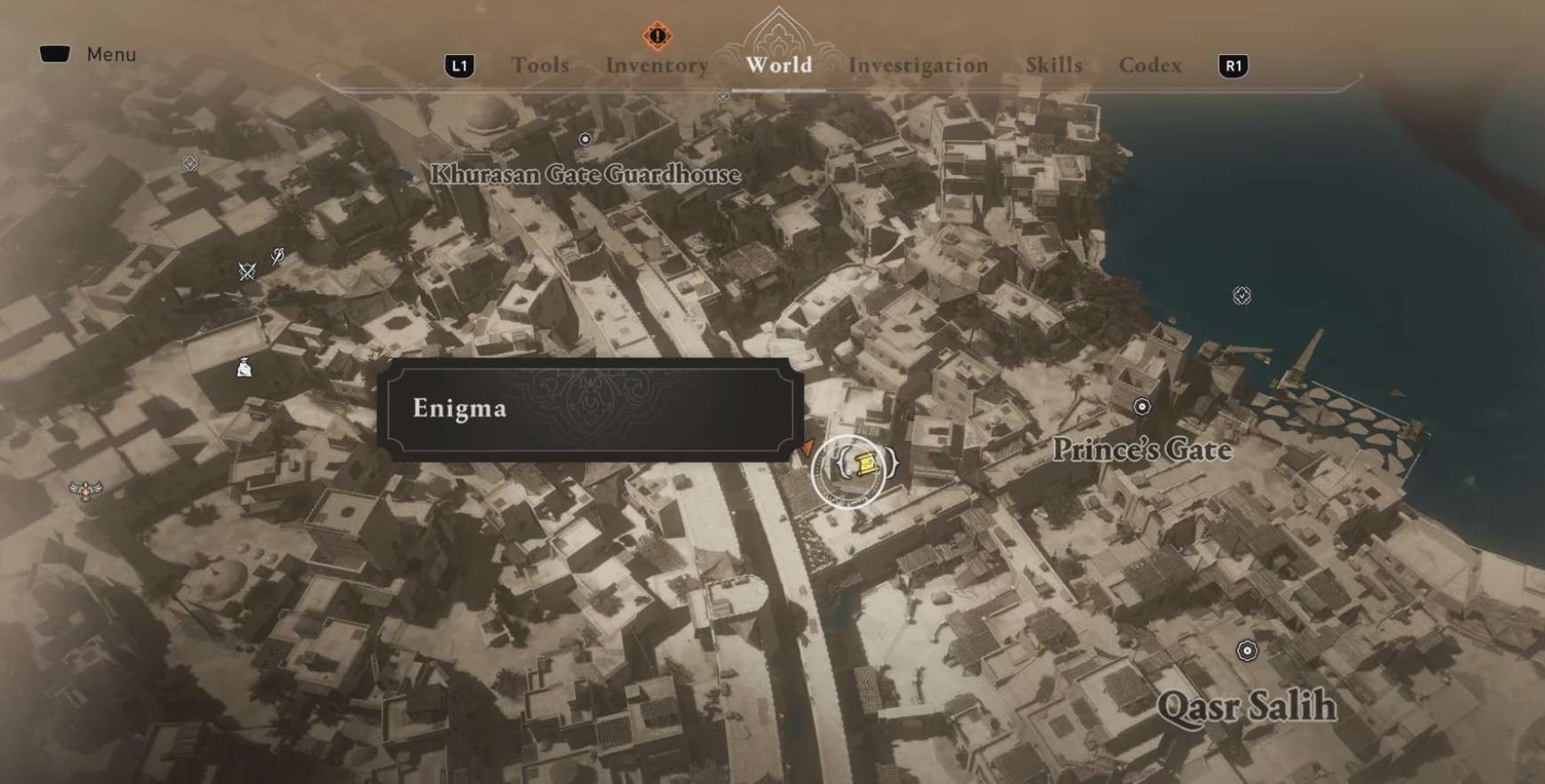Go to the Investigation tab
The height and width of the screenshot is (784, 1545).
click(x=918, y=65)
